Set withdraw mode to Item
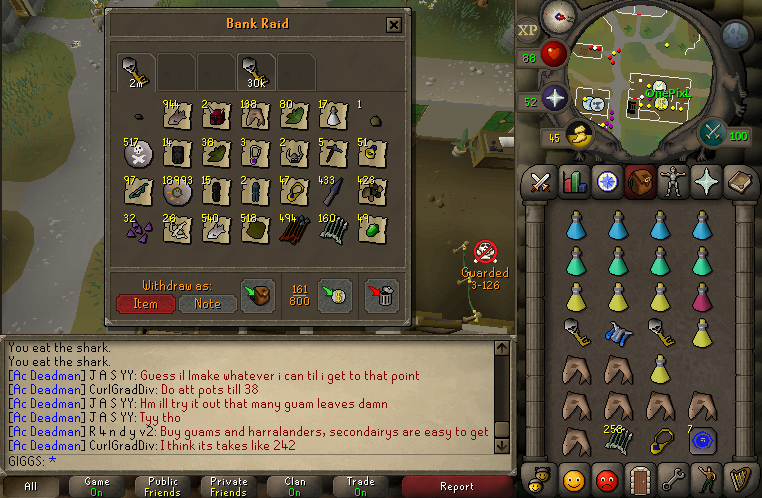This screenshot has height=498, width=762. (x=144, y=303)
